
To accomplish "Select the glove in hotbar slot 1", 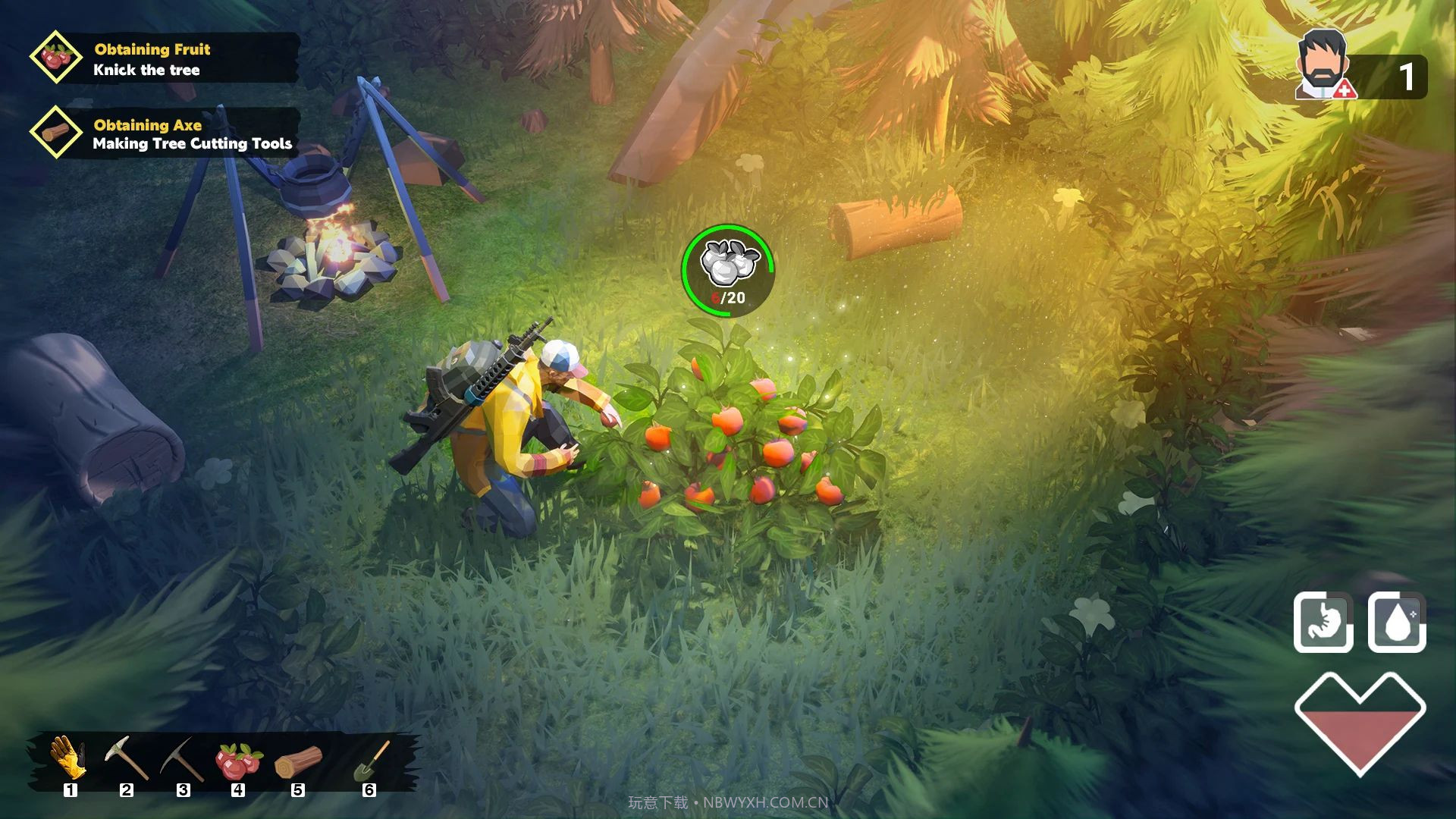I will (x=67, y=758).
